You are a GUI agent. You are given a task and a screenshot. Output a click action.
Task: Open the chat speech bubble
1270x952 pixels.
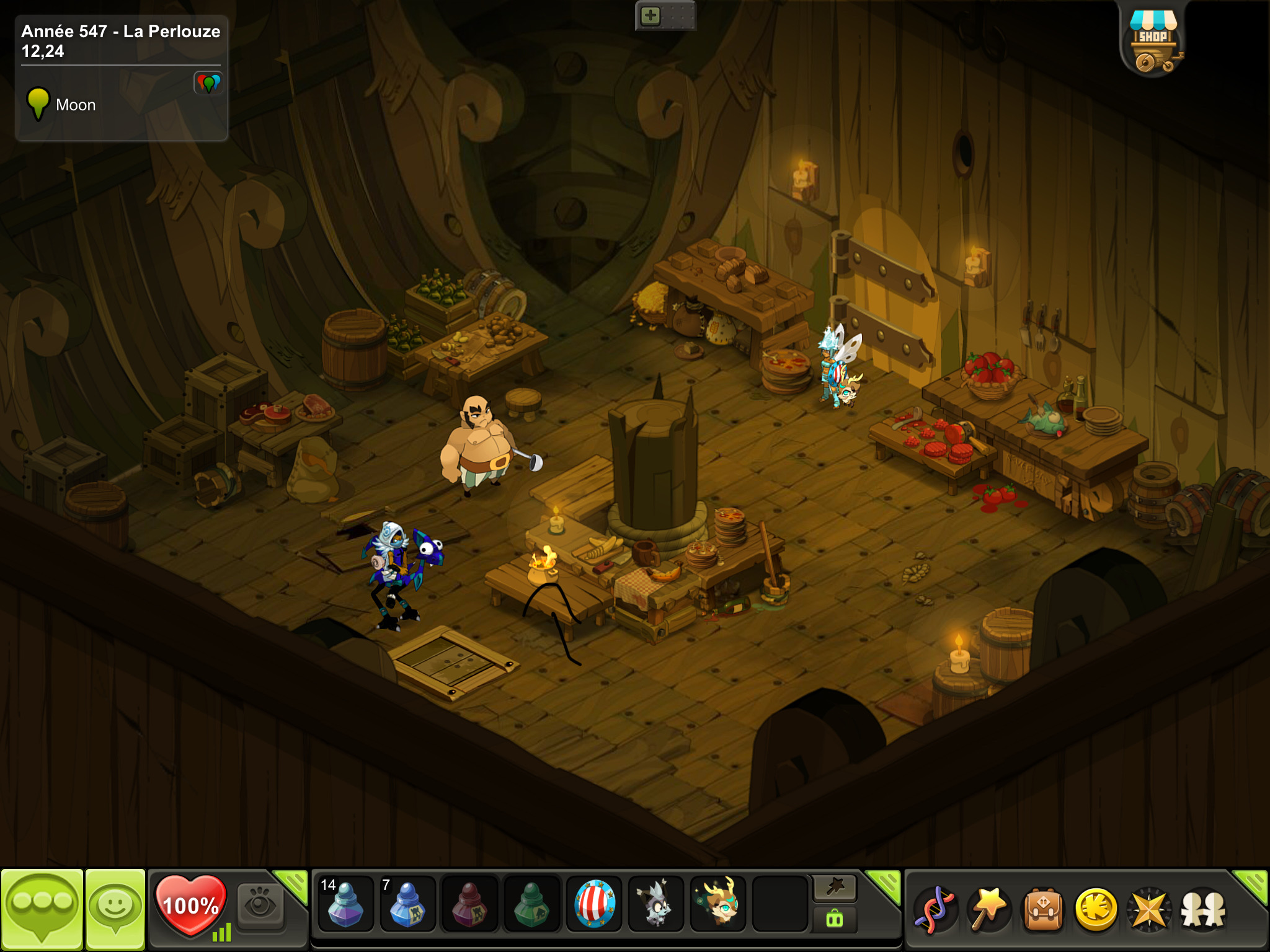point(42,909)
